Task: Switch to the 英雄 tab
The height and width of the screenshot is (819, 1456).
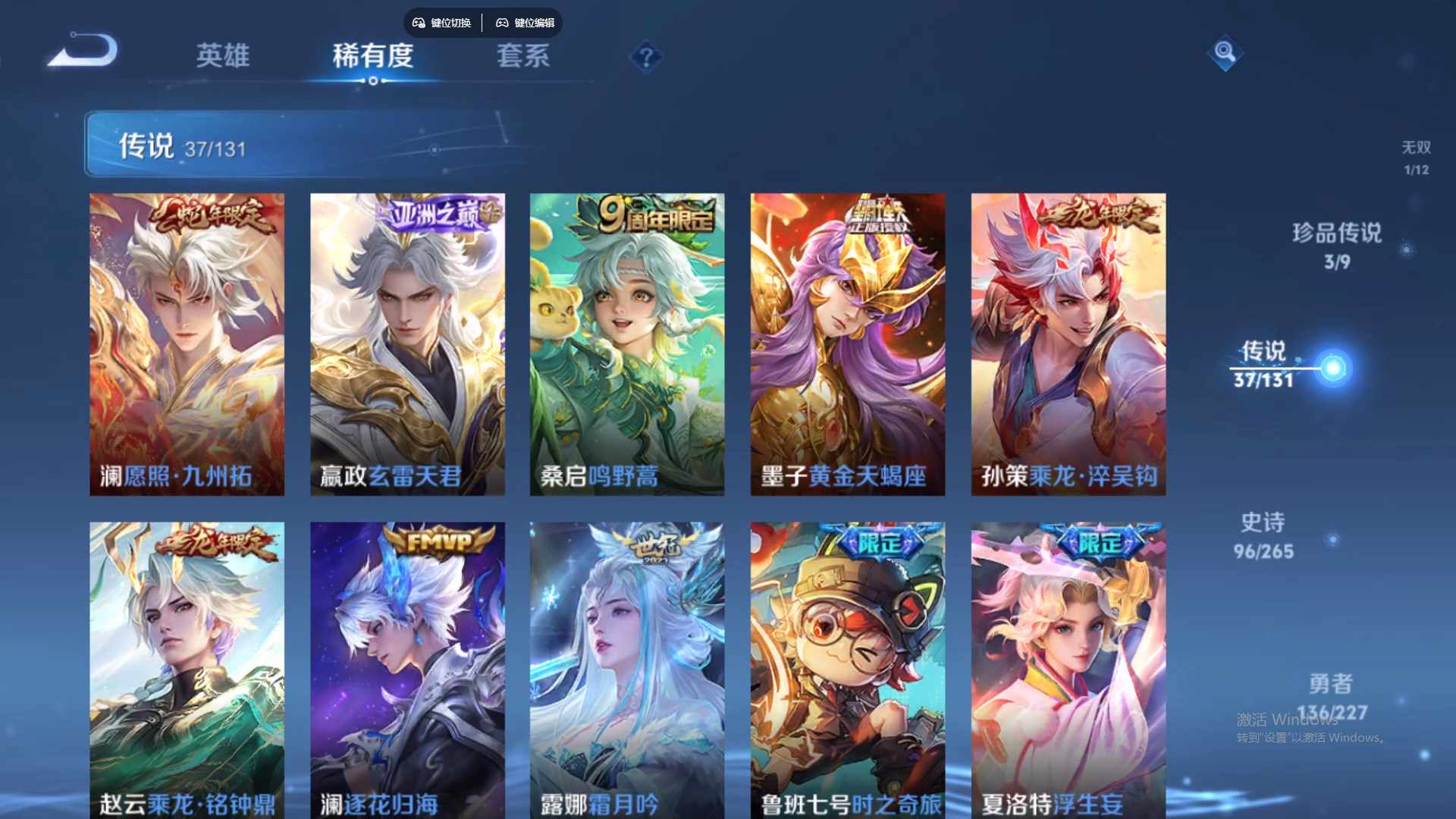Action: (x=222, y=55)
